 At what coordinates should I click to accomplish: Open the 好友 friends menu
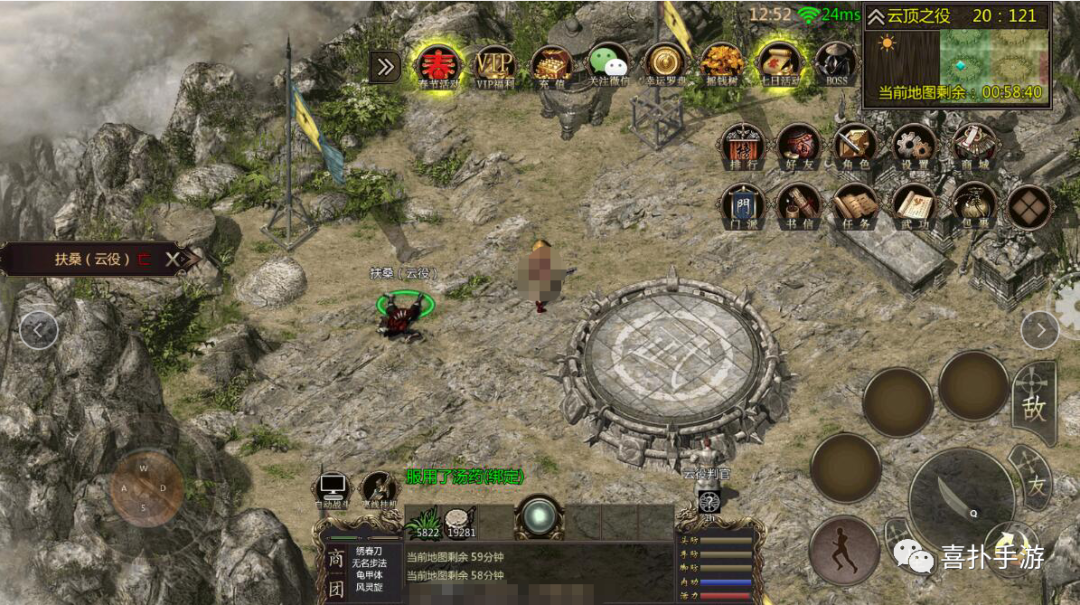click(x=799, y=146)
